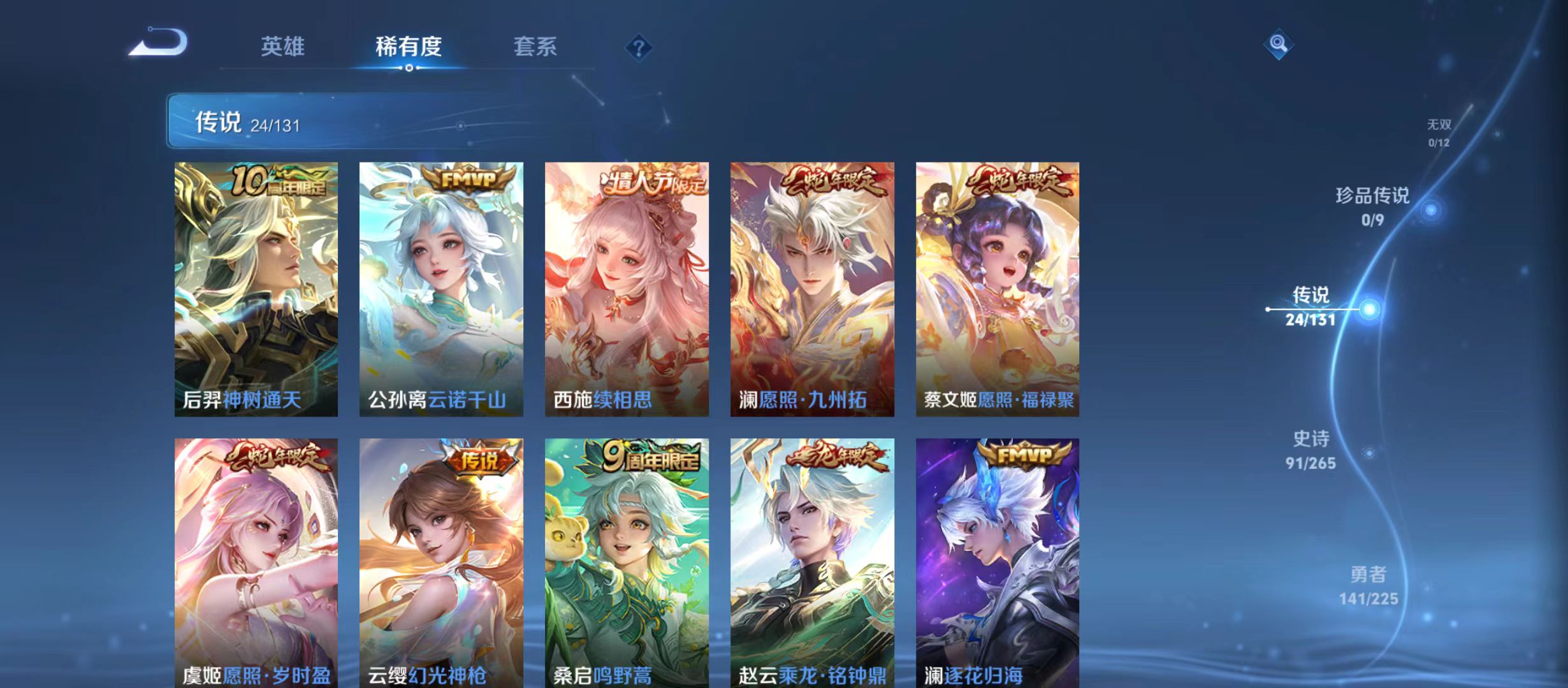Click the help question mark icon
This screenshot has height=688, width=1568.
tap(639, 46)
